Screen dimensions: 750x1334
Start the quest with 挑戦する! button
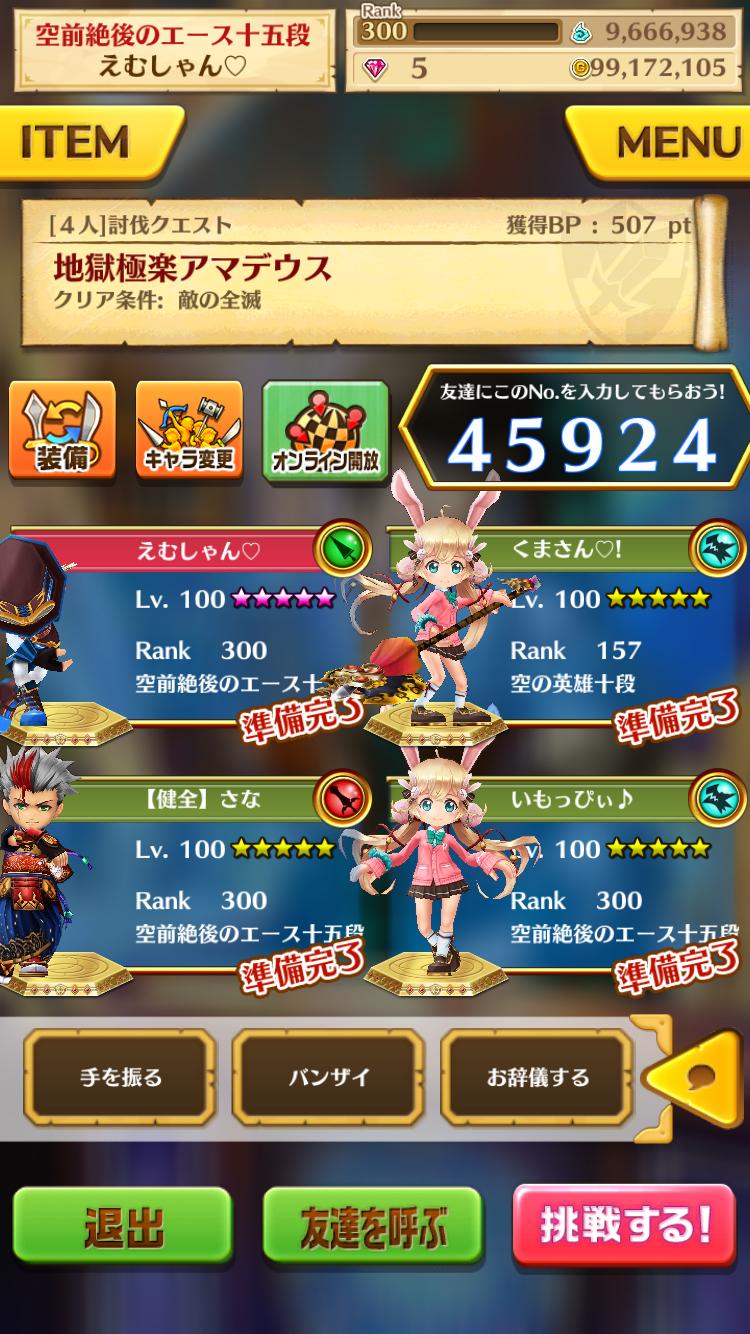click(624, 1226)
